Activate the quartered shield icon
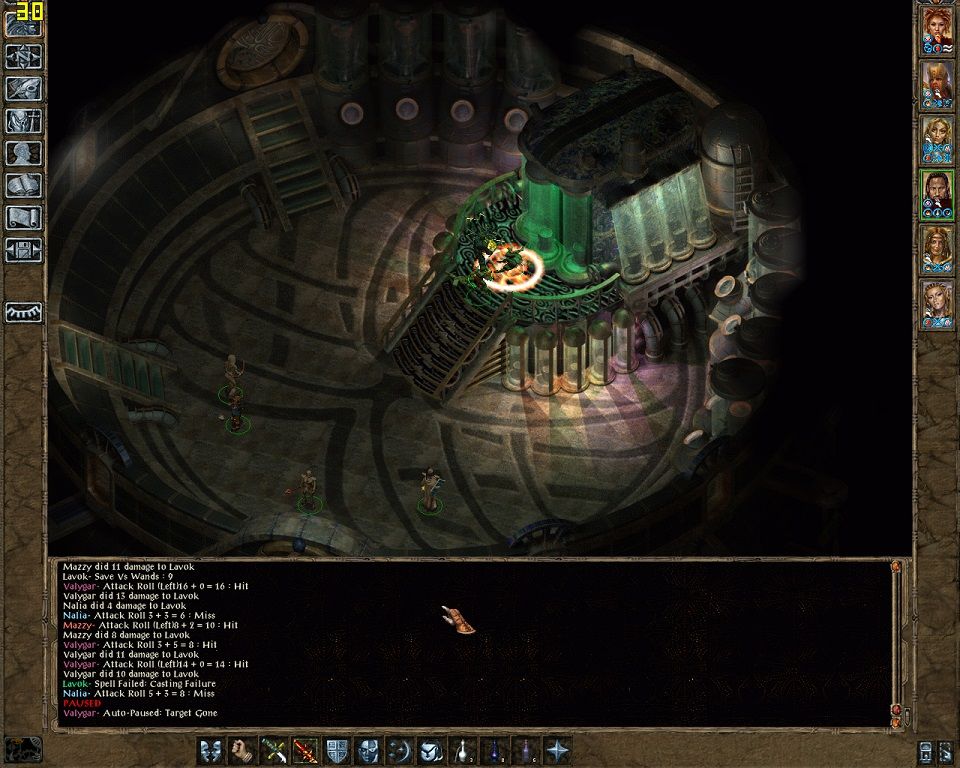Screen dimensions: 960x768 pyautogui.click(x=337, y=749)
